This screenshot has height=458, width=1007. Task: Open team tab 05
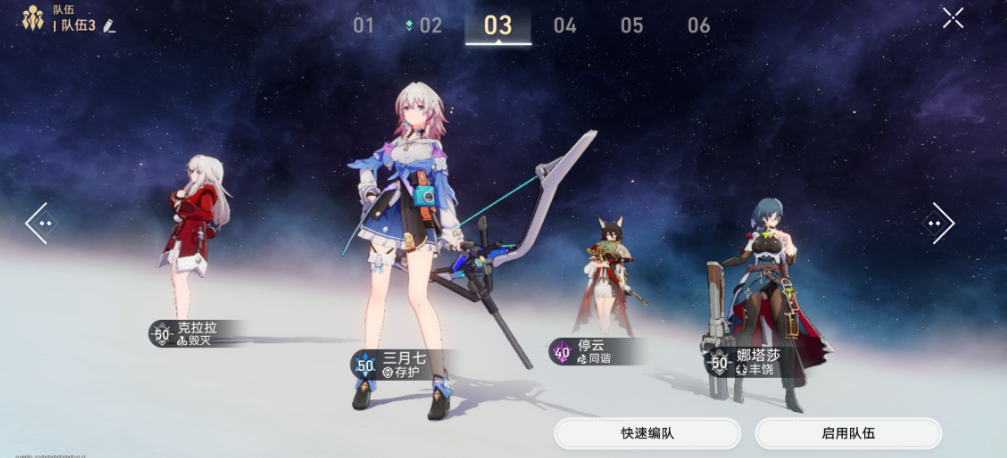(631, 26)
